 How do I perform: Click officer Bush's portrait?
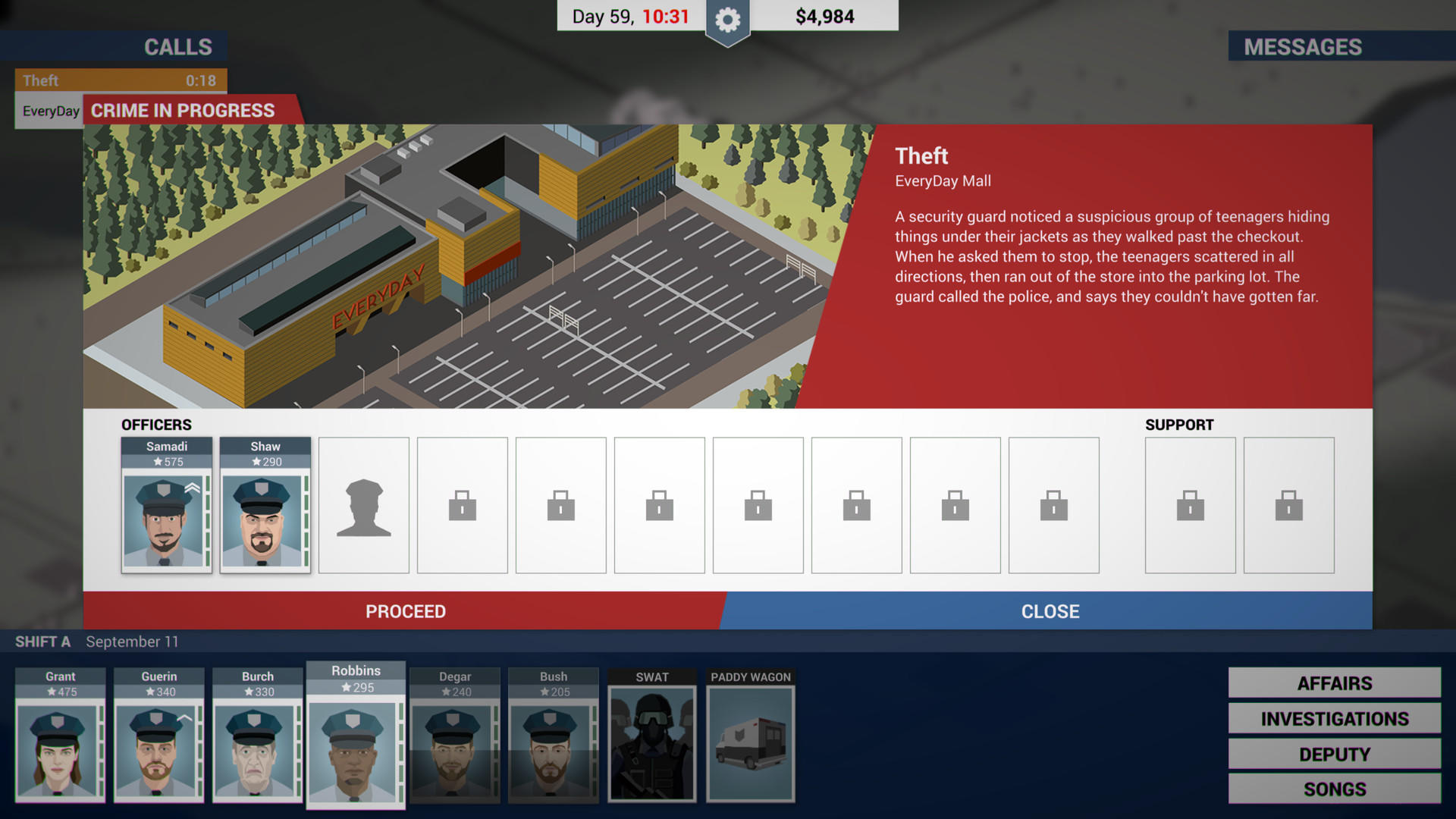point(553,736)
